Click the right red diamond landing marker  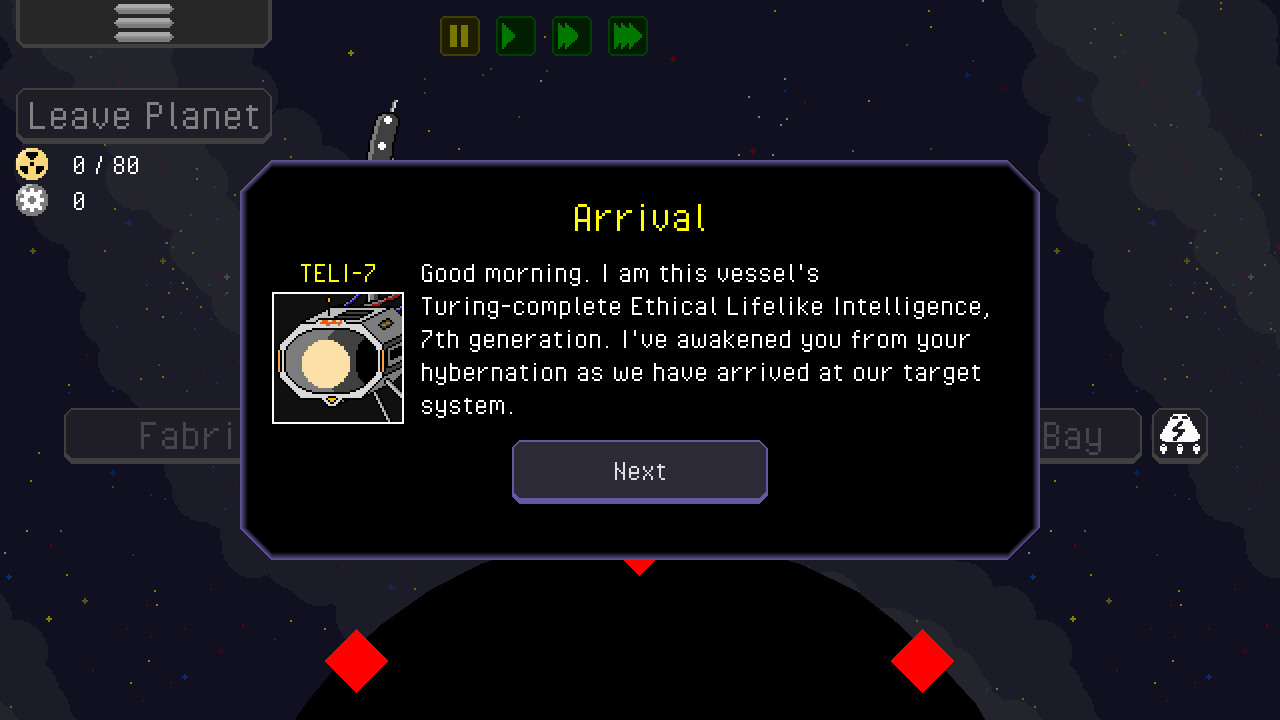click(923, 662)
